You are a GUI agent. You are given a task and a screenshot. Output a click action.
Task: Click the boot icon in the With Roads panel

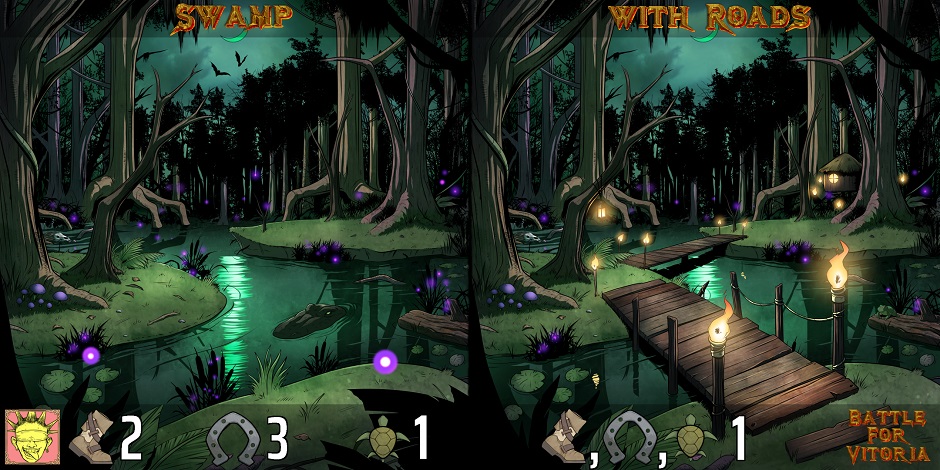coord(566,437)
